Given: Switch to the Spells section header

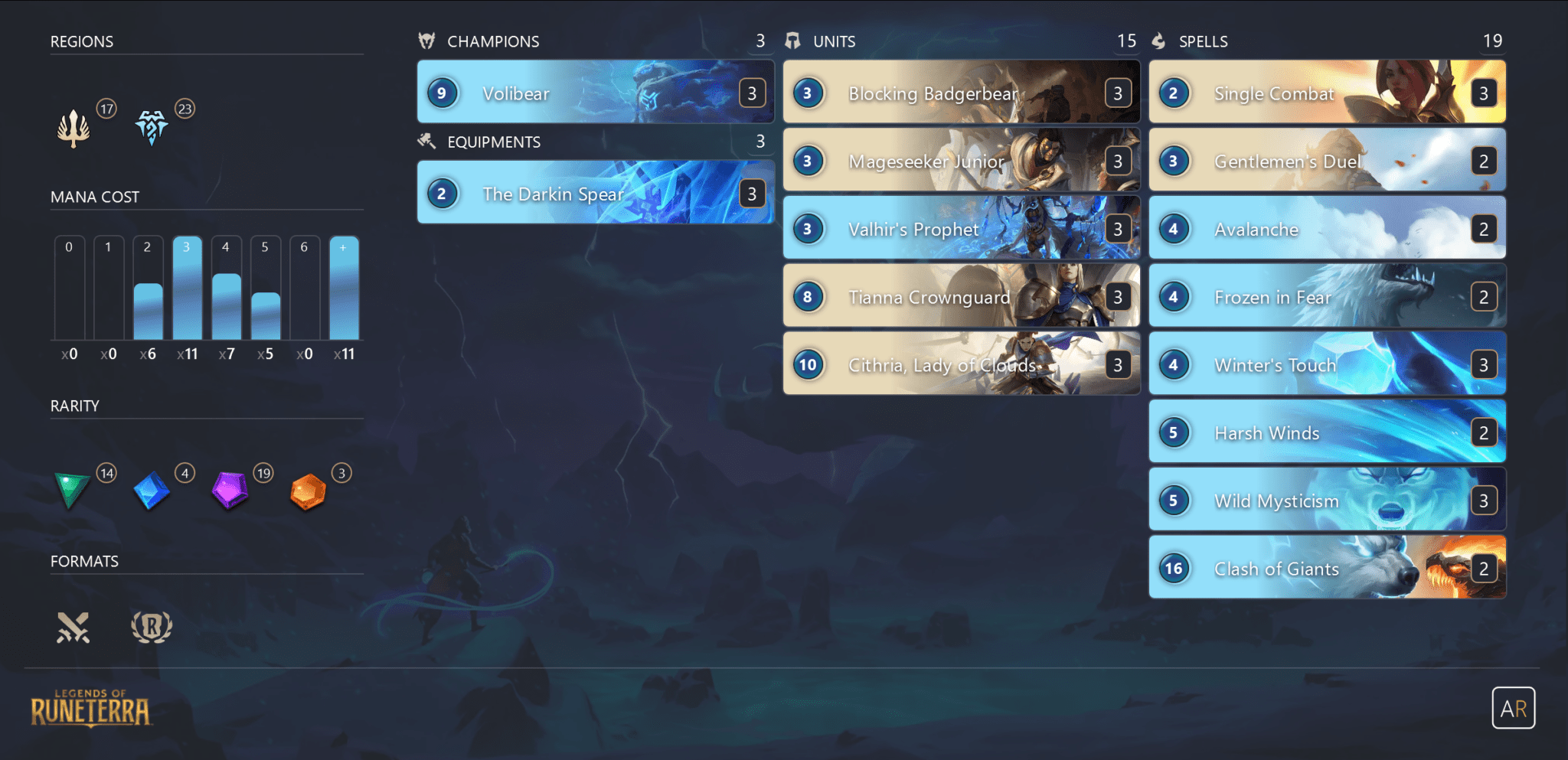Looking at the screenshot, I should pyautogui.click(x=1202, y=41).
